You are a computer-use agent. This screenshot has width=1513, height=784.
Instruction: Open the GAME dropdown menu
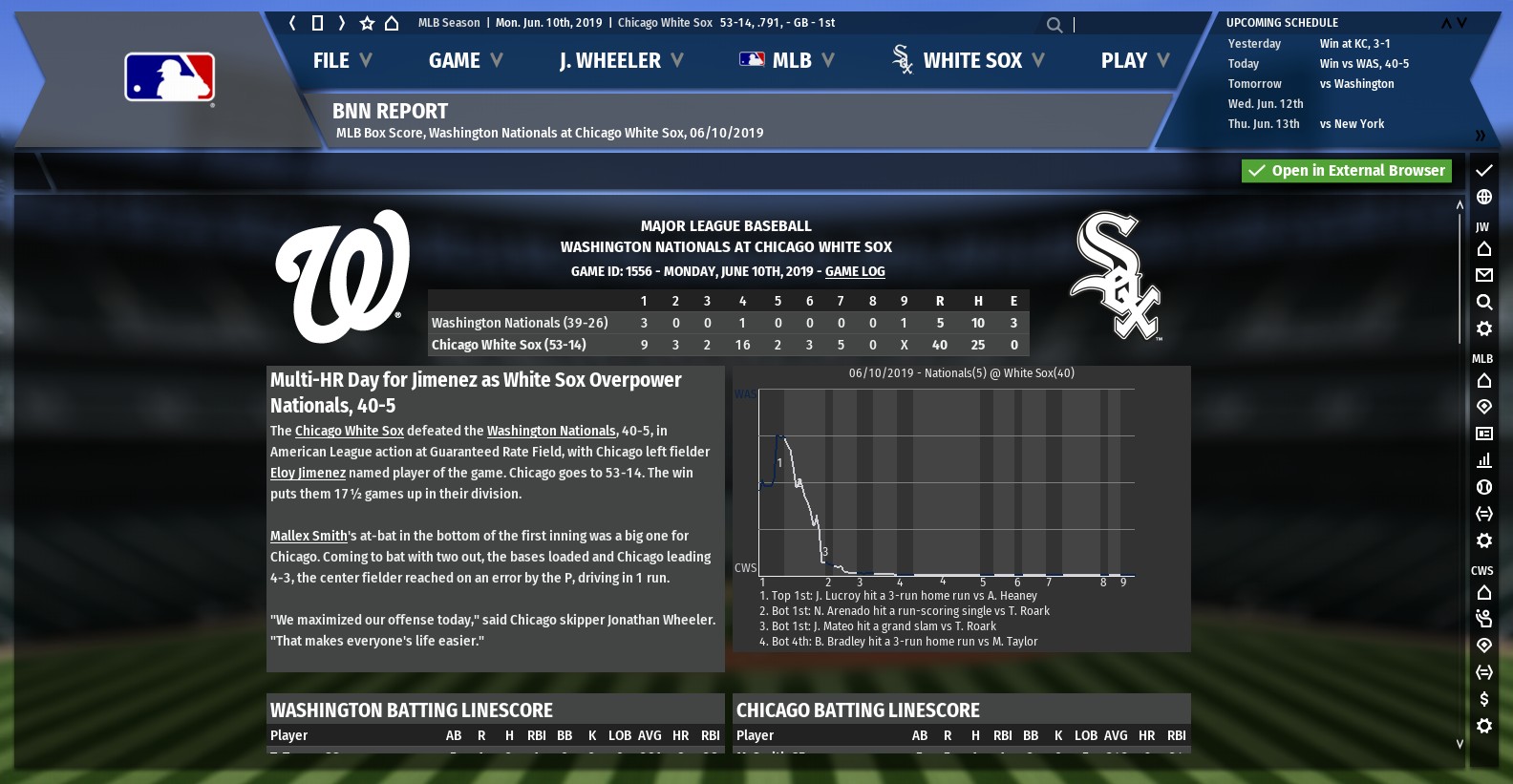coord(465,61)
